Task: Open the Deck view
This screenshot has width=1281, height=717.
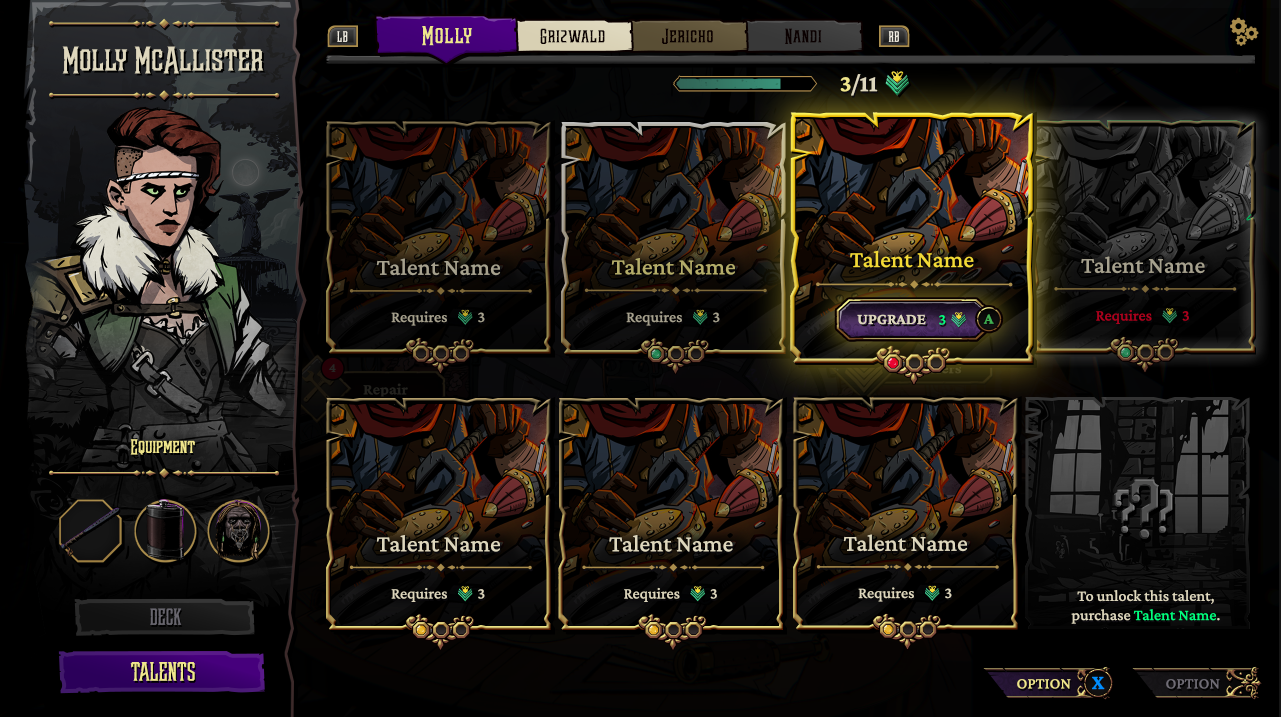Action: coord(165,617)
